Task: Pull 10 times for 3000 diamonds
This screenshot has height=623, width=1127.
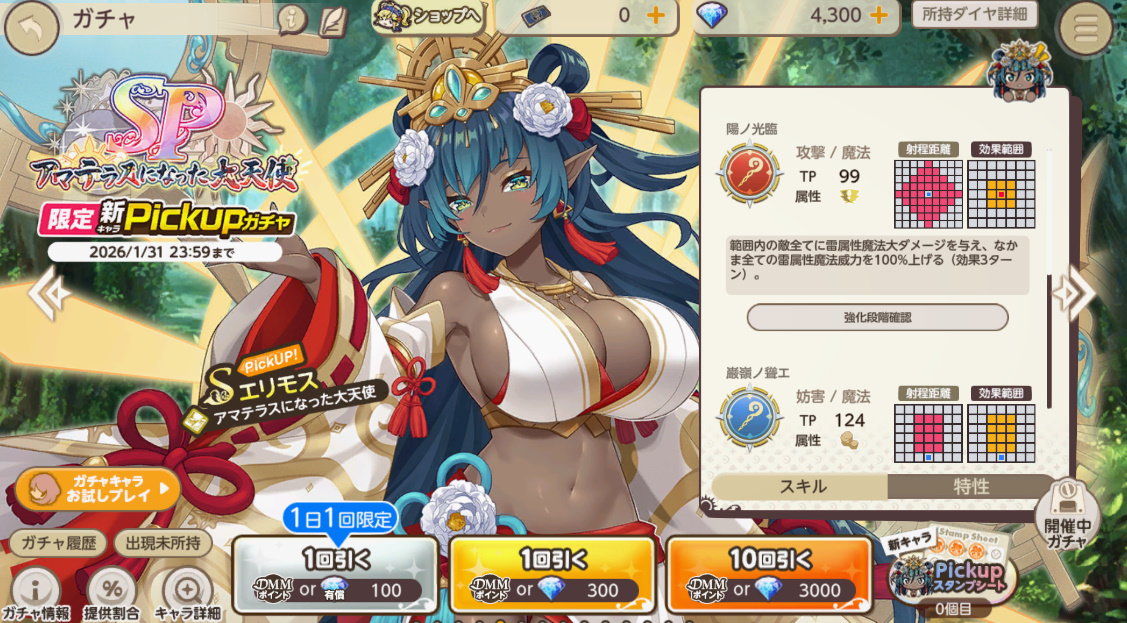Action: pos(767,575)
